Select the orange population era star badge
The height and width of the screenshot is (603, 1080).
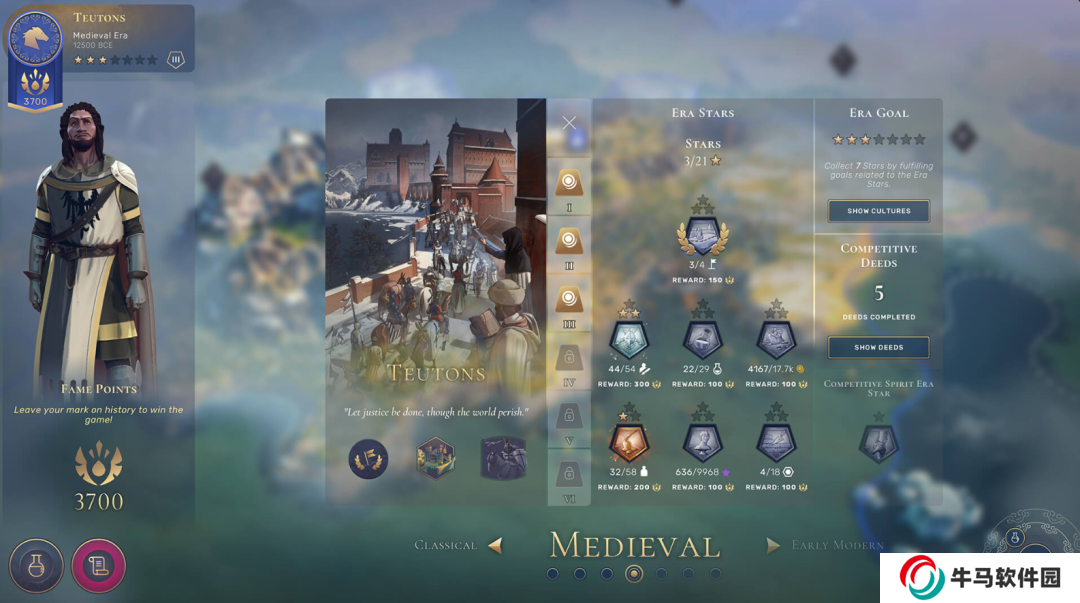tap(629, 441)
